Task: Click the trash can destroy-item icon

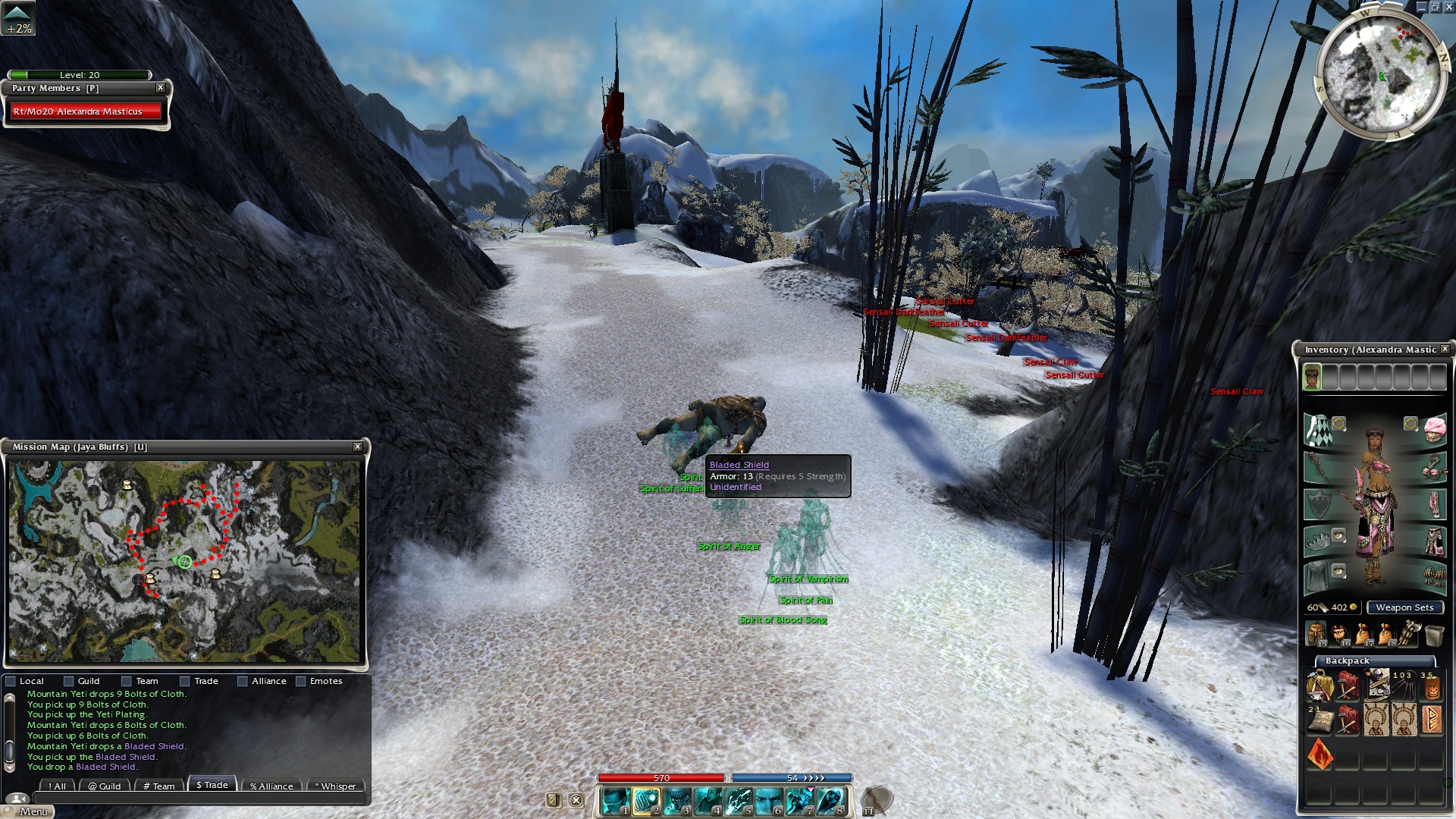Action: pos(1433,634)
